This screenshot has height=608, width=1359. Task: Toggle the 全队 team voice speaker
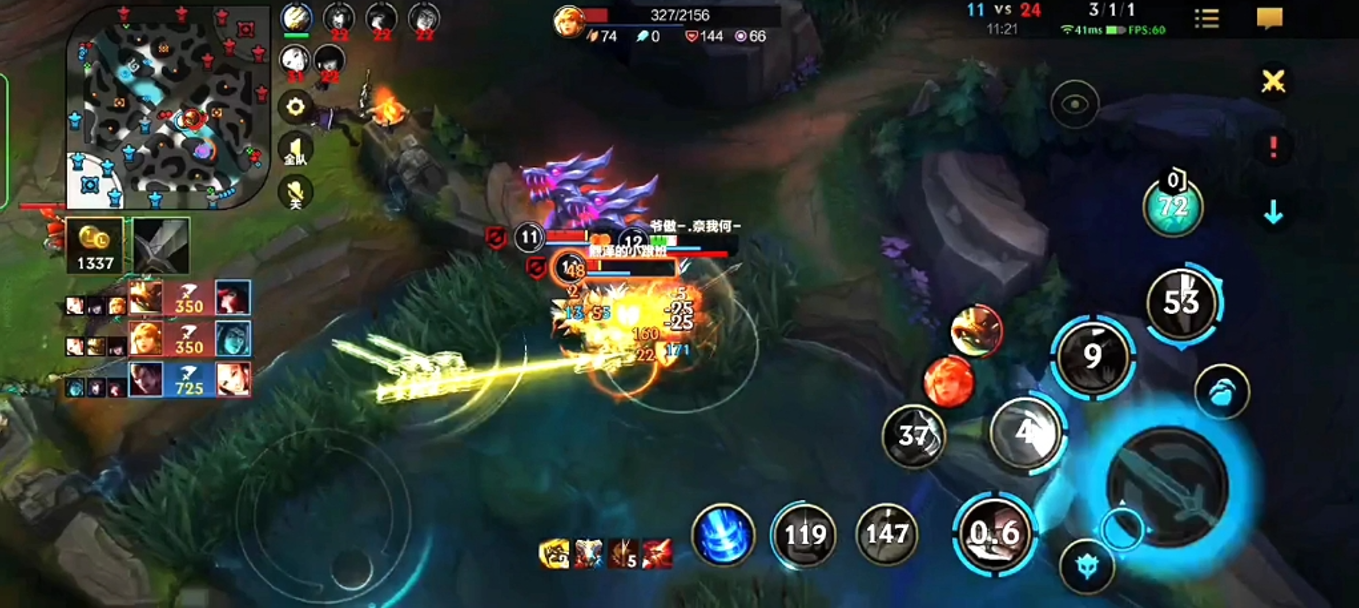(295, 150)
